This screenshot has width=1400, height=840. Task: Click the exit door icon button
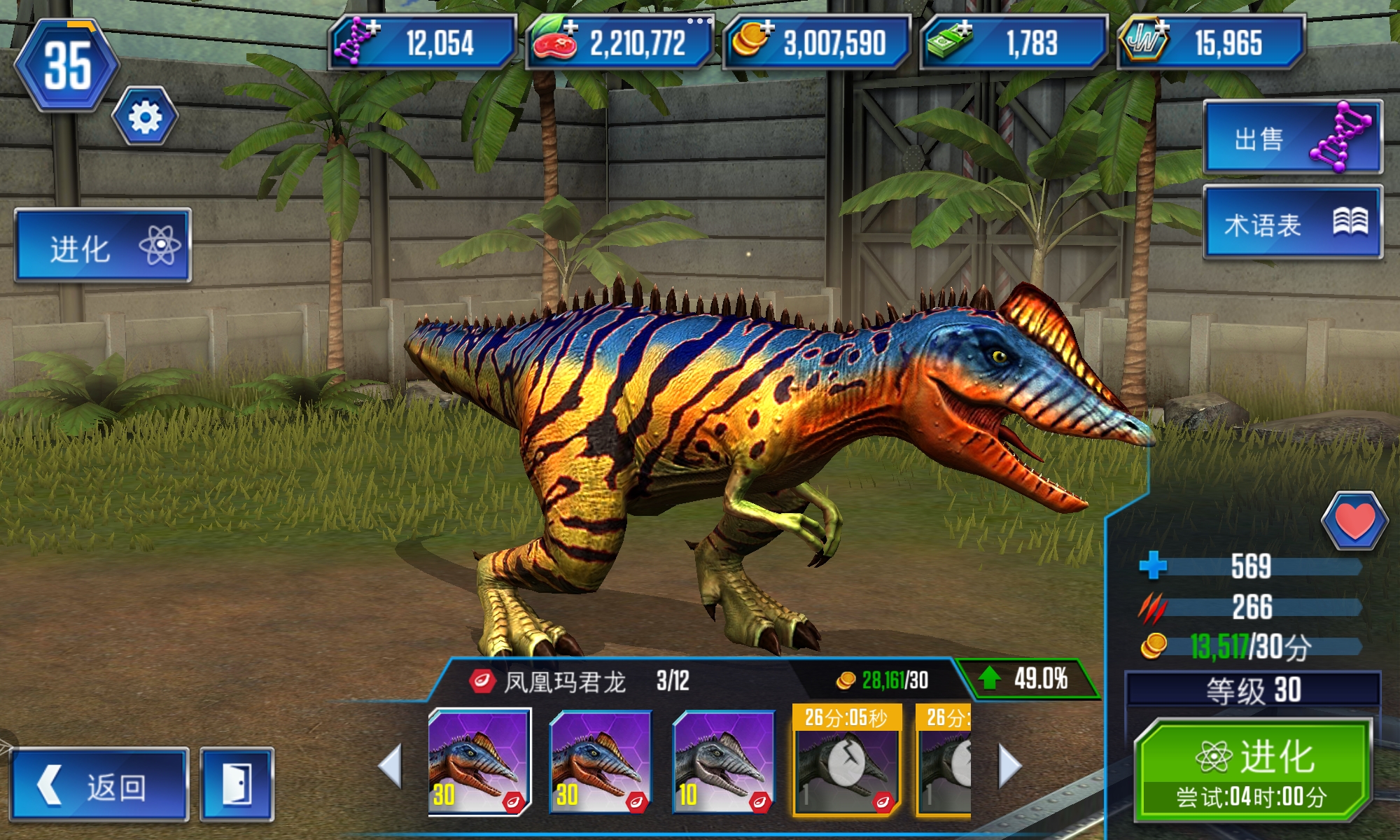[x=237, y=785]
